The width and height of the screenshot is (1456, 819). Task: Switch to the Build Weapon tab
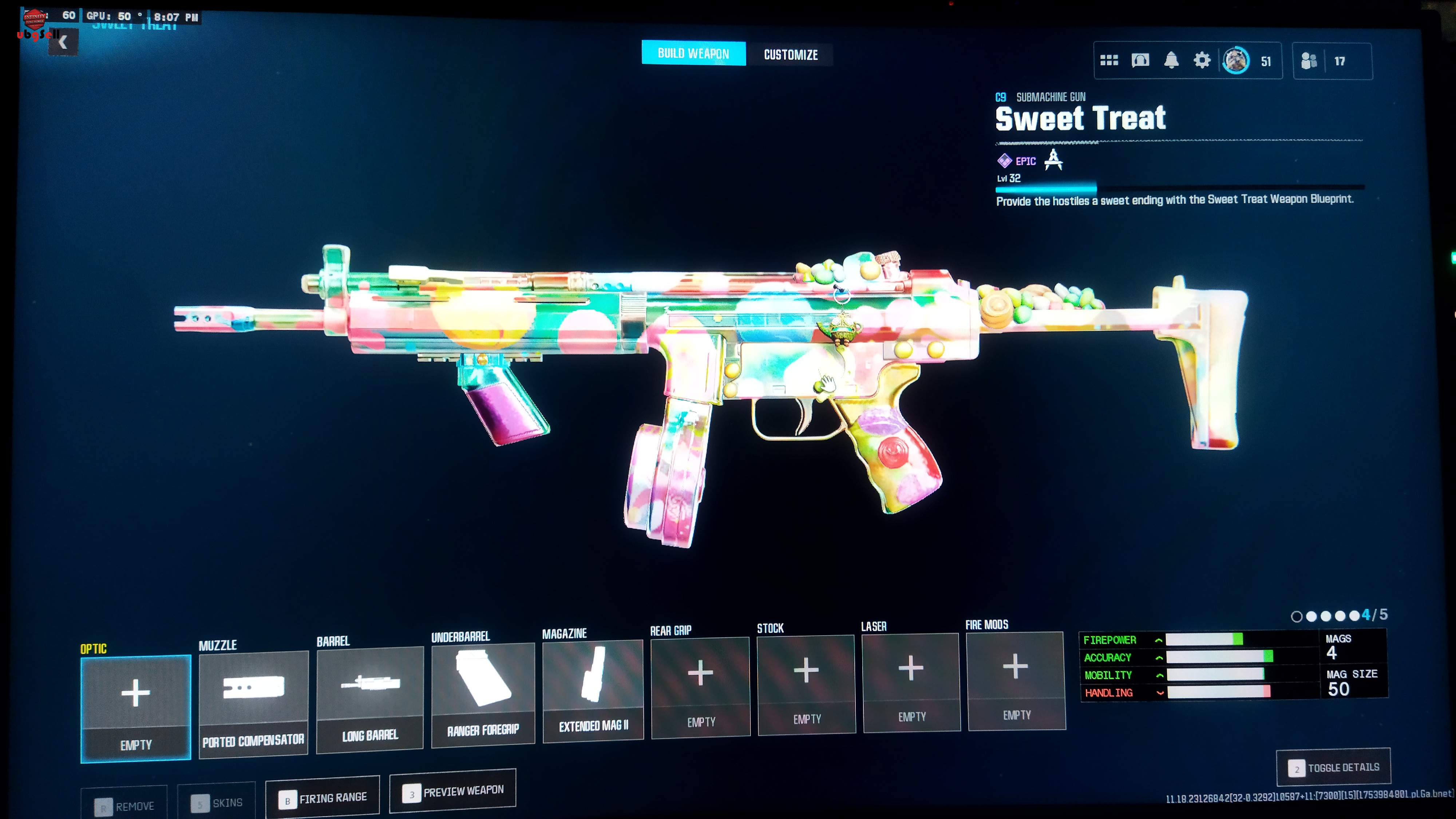[693, 54]
